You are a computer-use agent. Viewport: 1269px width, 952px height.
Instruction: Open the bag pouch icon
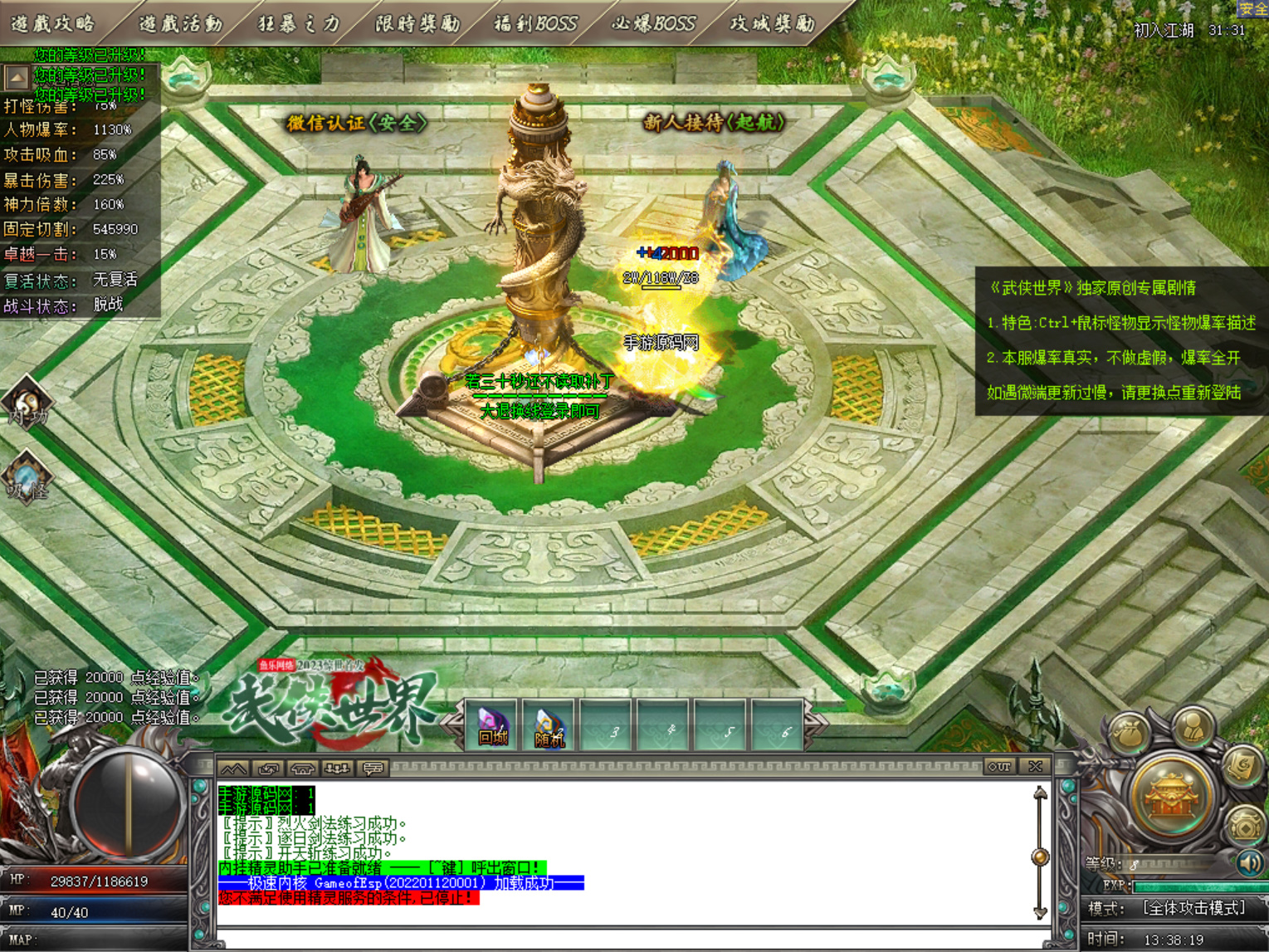[1131, 734]
